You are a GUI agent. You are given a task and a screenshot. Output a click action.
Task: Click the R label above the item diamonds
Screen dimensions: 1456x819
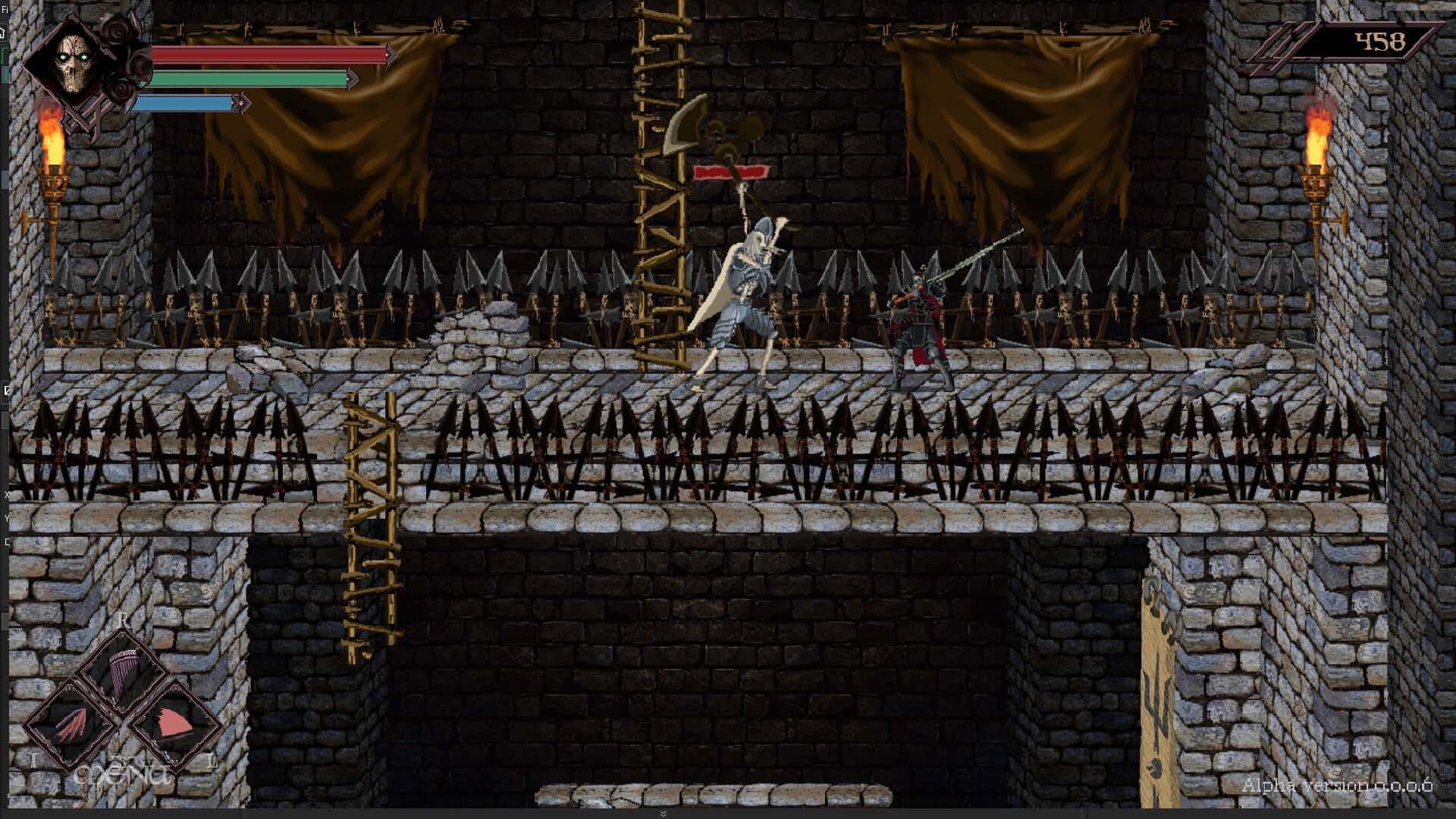[121, 620]
